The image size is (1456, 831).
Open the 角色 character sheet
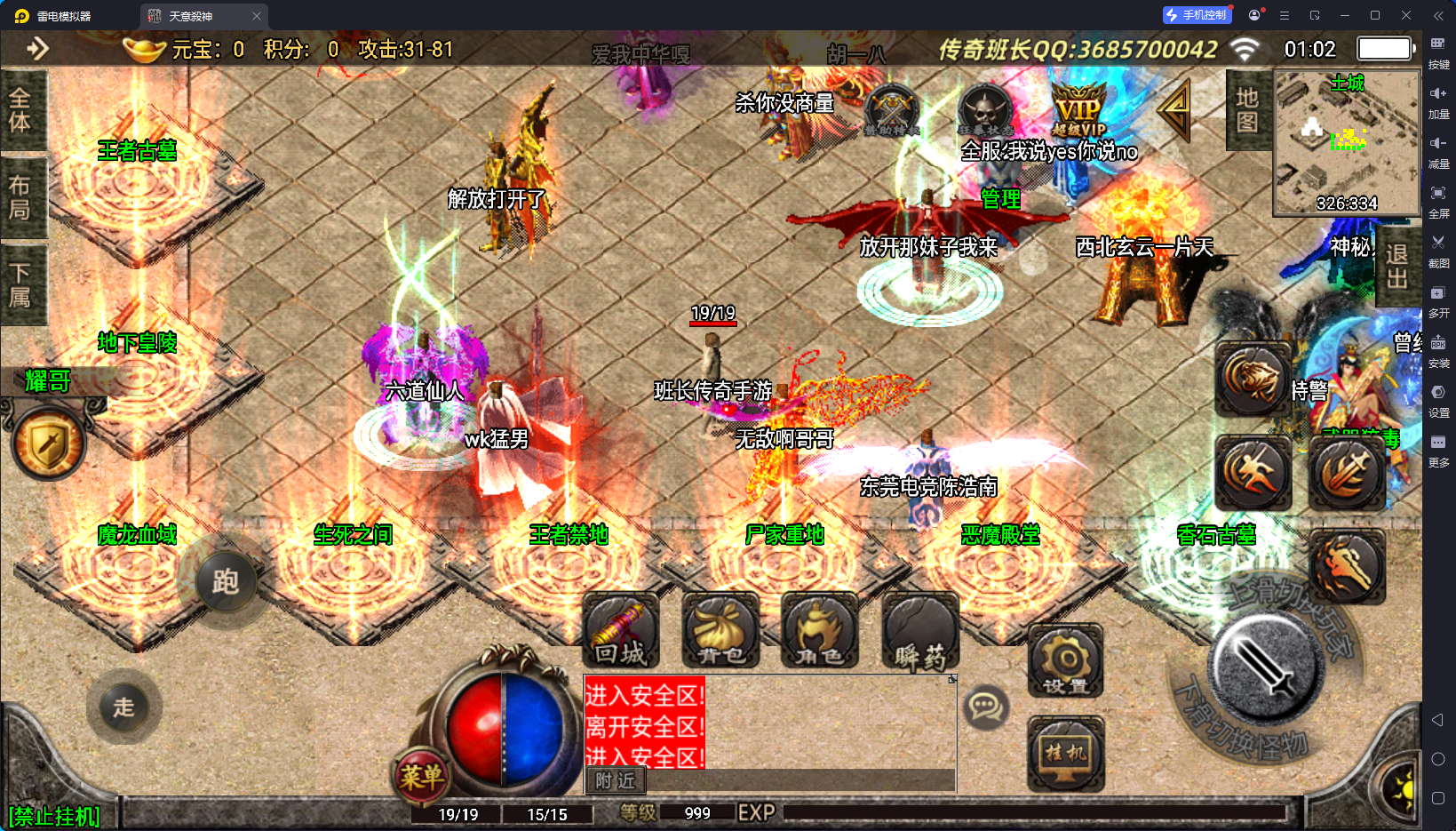[x=819, y=631]
